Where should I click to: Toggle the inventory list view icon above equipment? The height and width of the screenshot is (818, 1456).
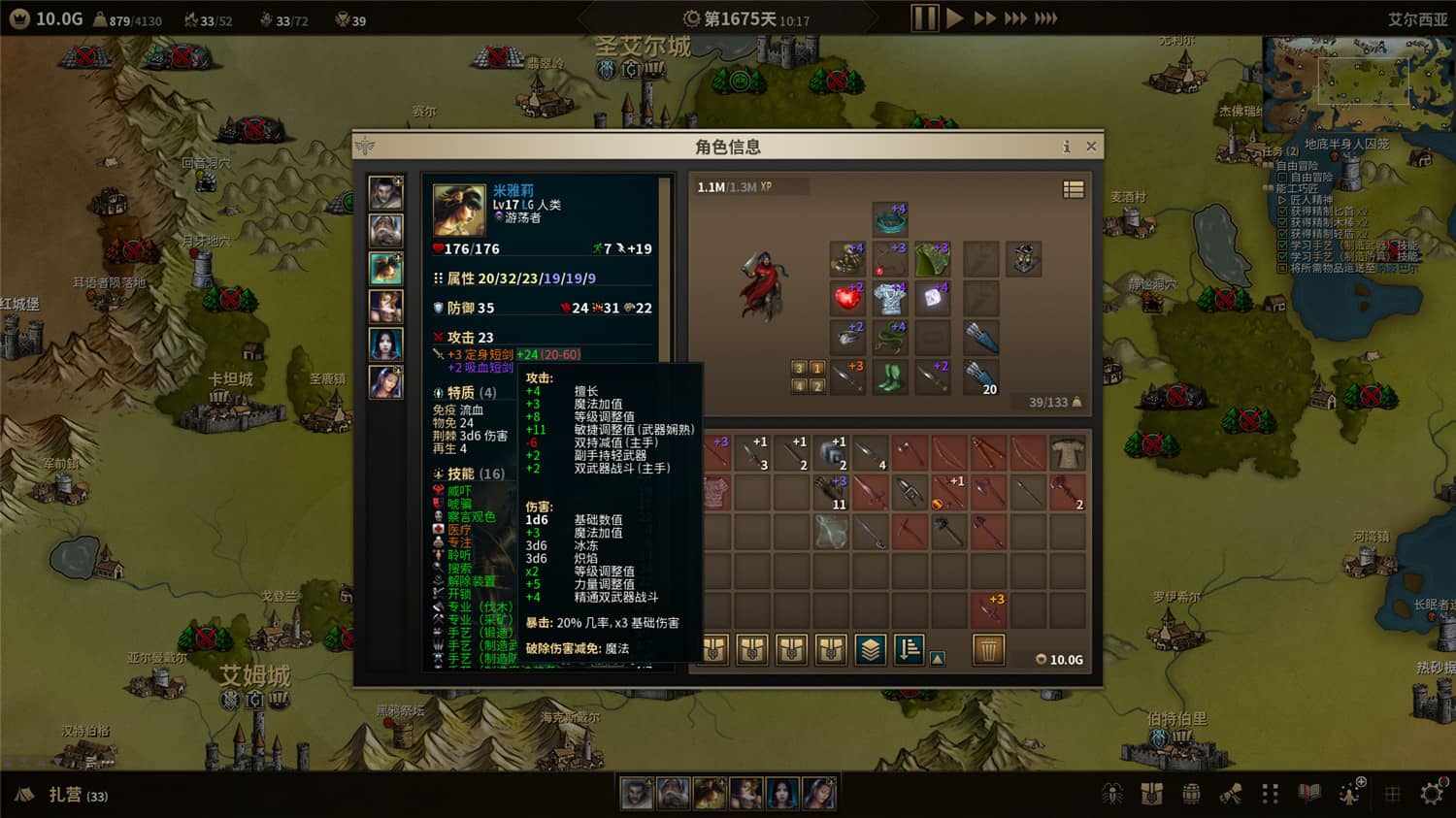[1074, 190]
